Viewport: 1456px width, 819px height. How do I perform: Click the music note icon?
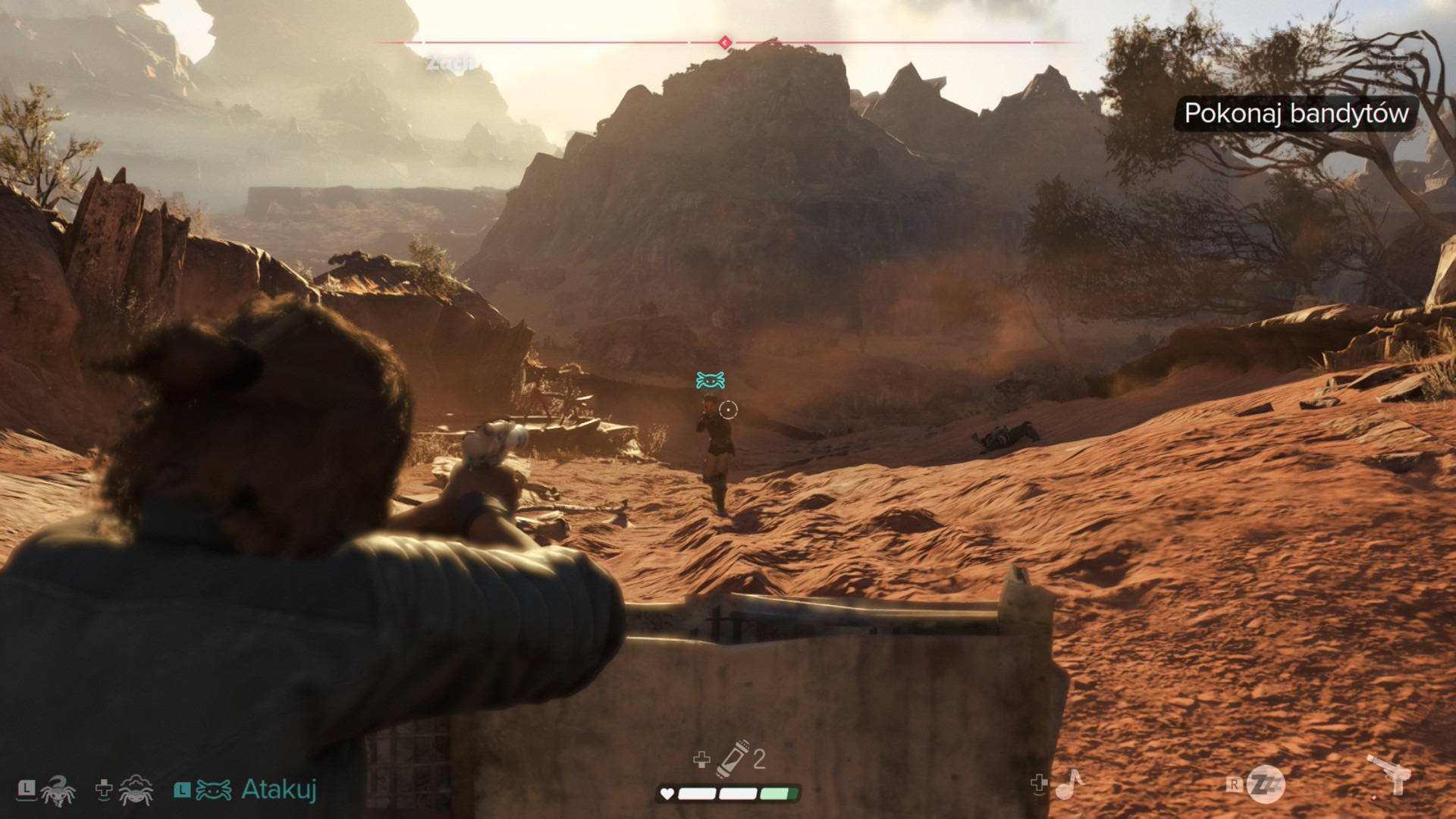click(1069, 784)
